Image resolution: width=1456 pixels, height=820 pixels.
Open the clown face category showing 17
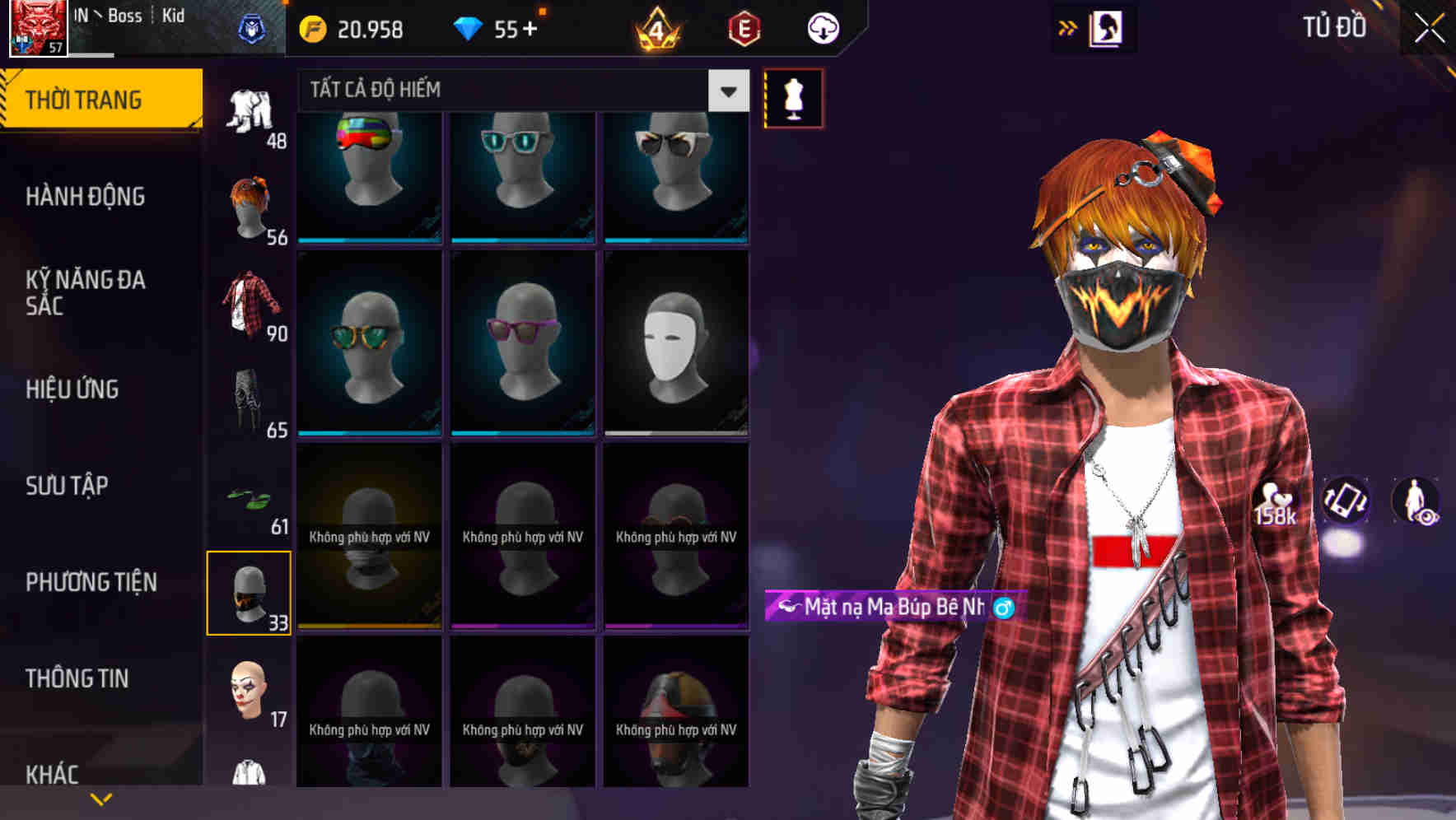[x=250, y=690]
